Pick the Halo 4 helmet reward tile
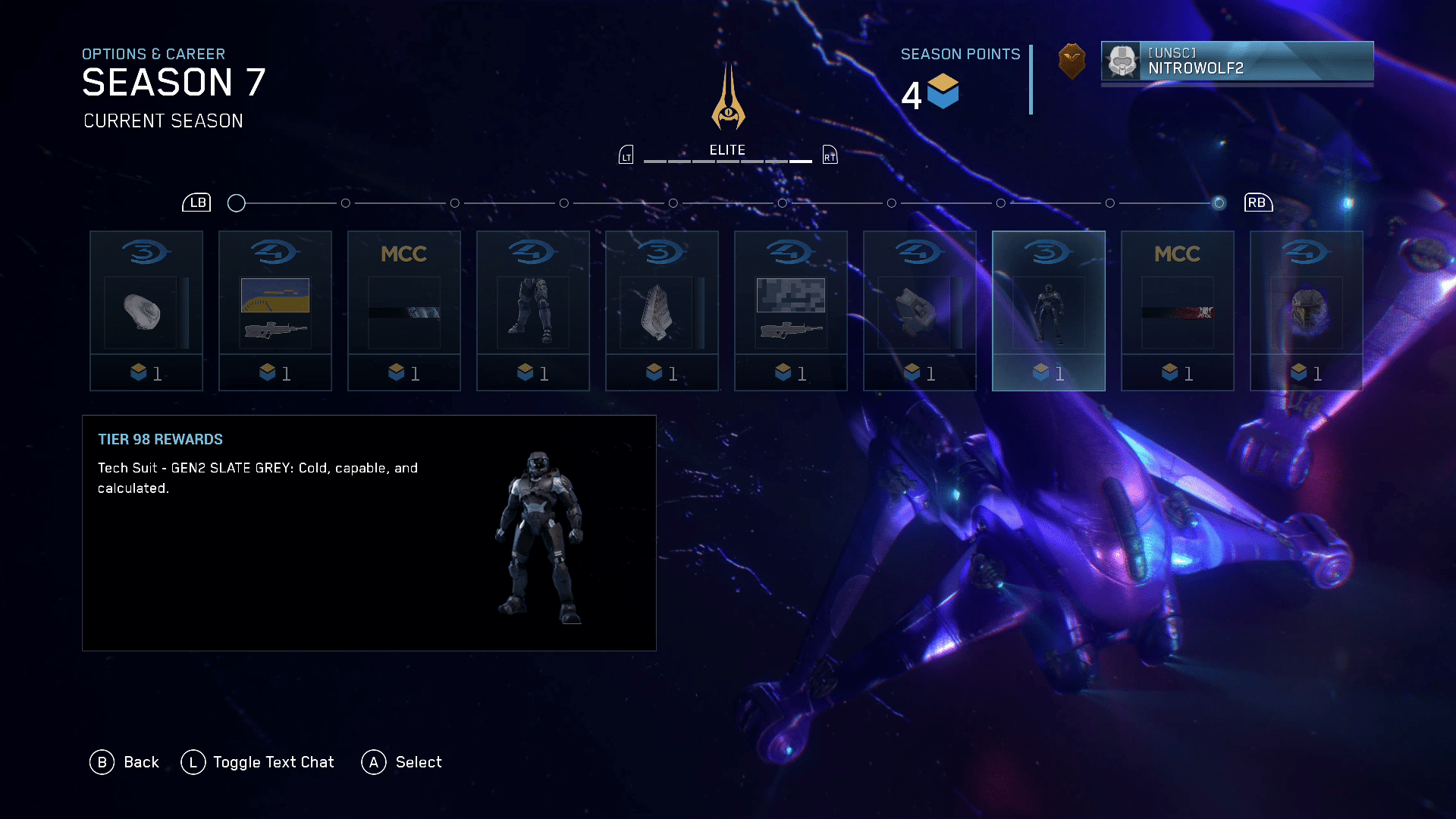1456x819 pixels. click(x=1307, y=311)
